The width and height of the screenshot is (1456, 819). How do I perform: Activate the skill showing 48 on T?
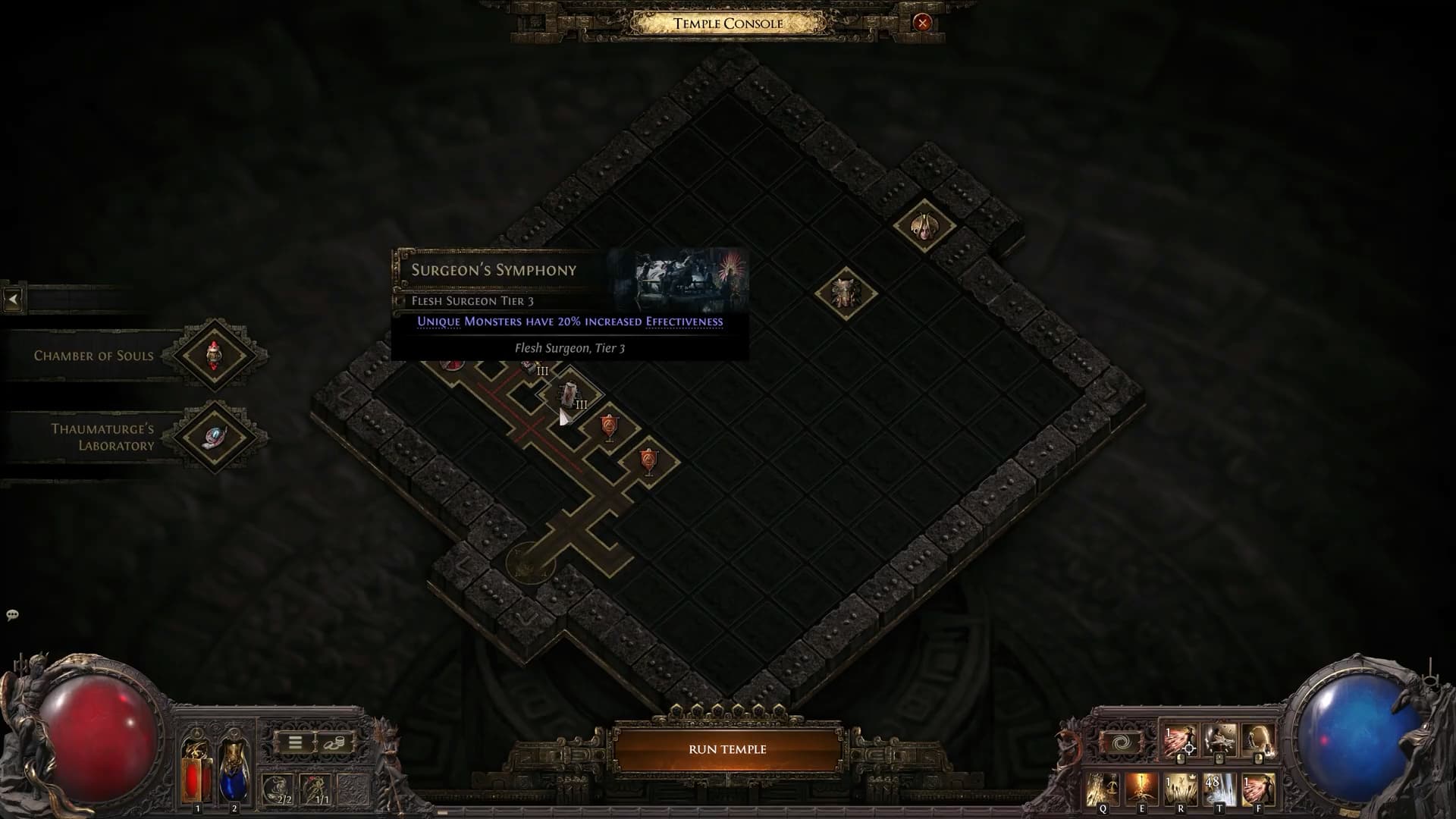coord(1219,789)
